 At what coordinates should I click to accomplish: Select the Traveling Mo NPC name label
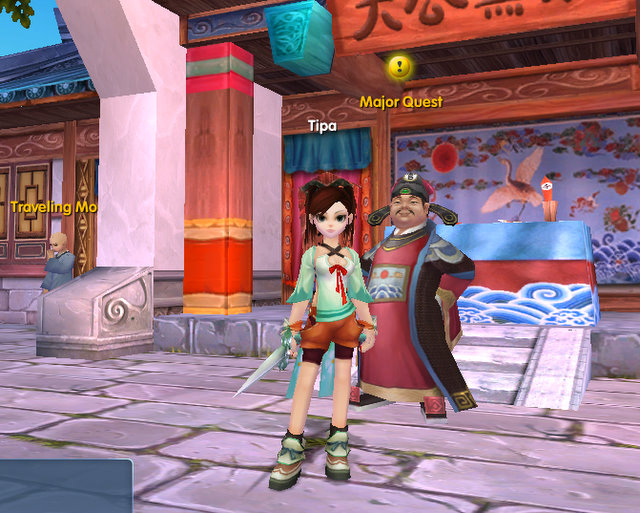[54, 207]
